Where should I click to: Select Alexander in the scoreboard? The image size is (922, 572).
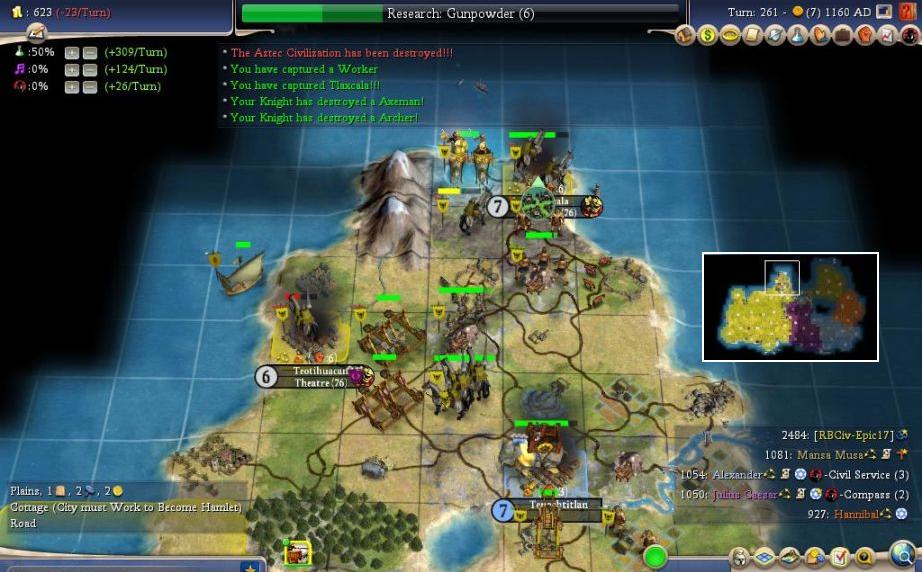click(x=737, y=475)
